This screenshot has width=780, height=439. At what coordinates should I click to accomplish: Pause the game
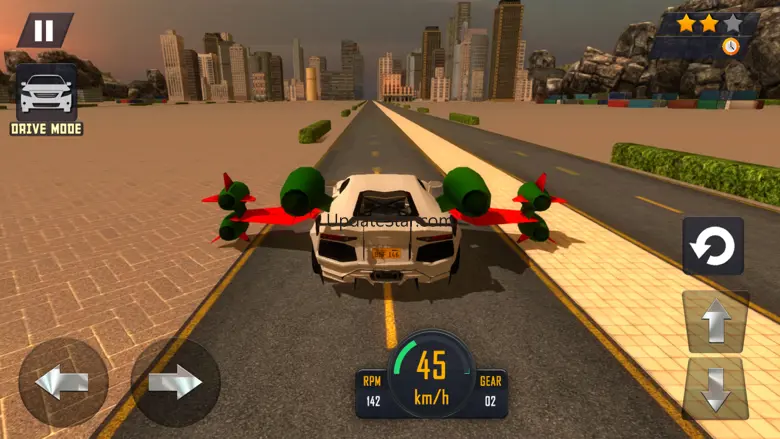(44, 30)
